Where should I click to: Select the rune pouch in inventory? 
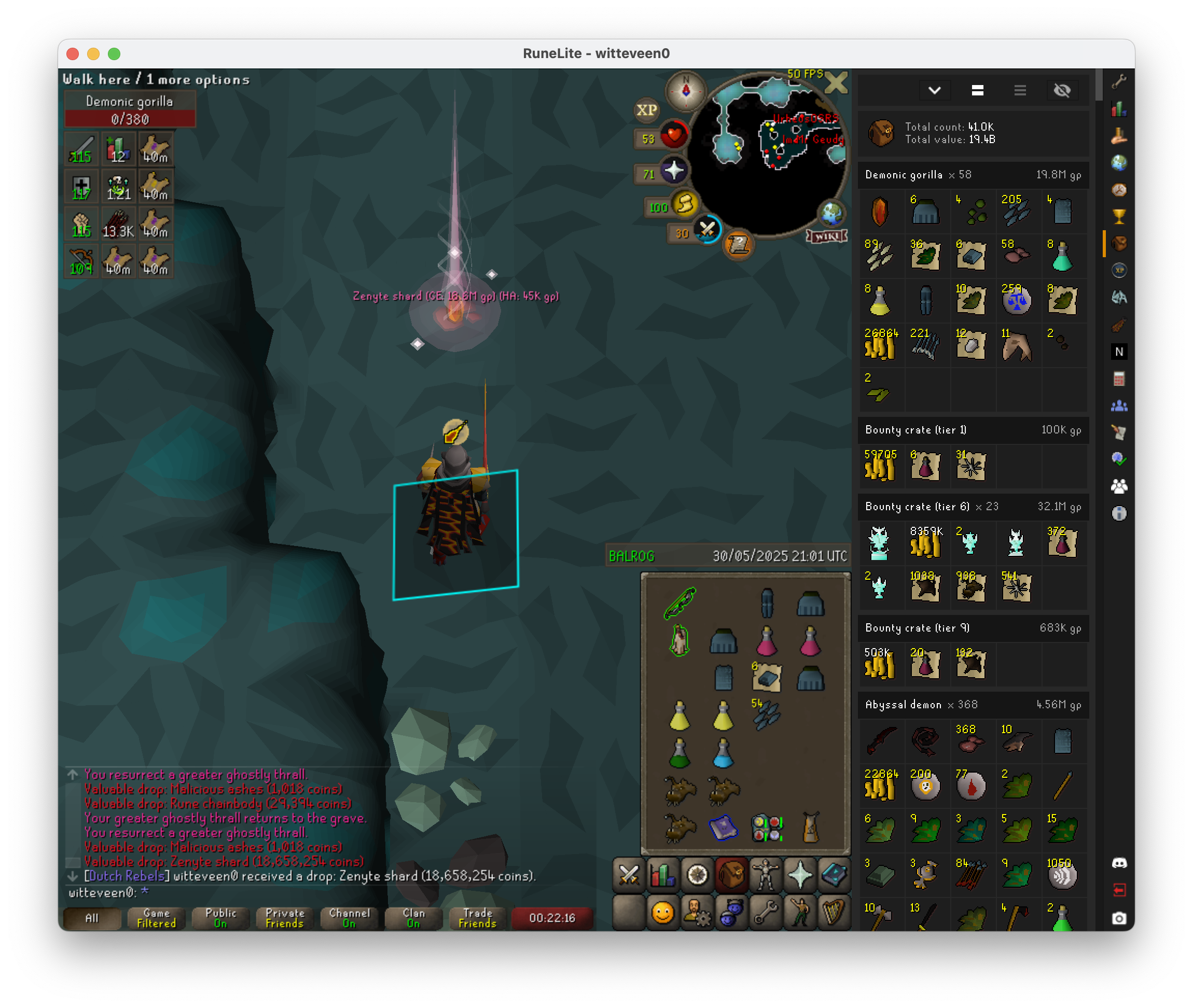767,828
